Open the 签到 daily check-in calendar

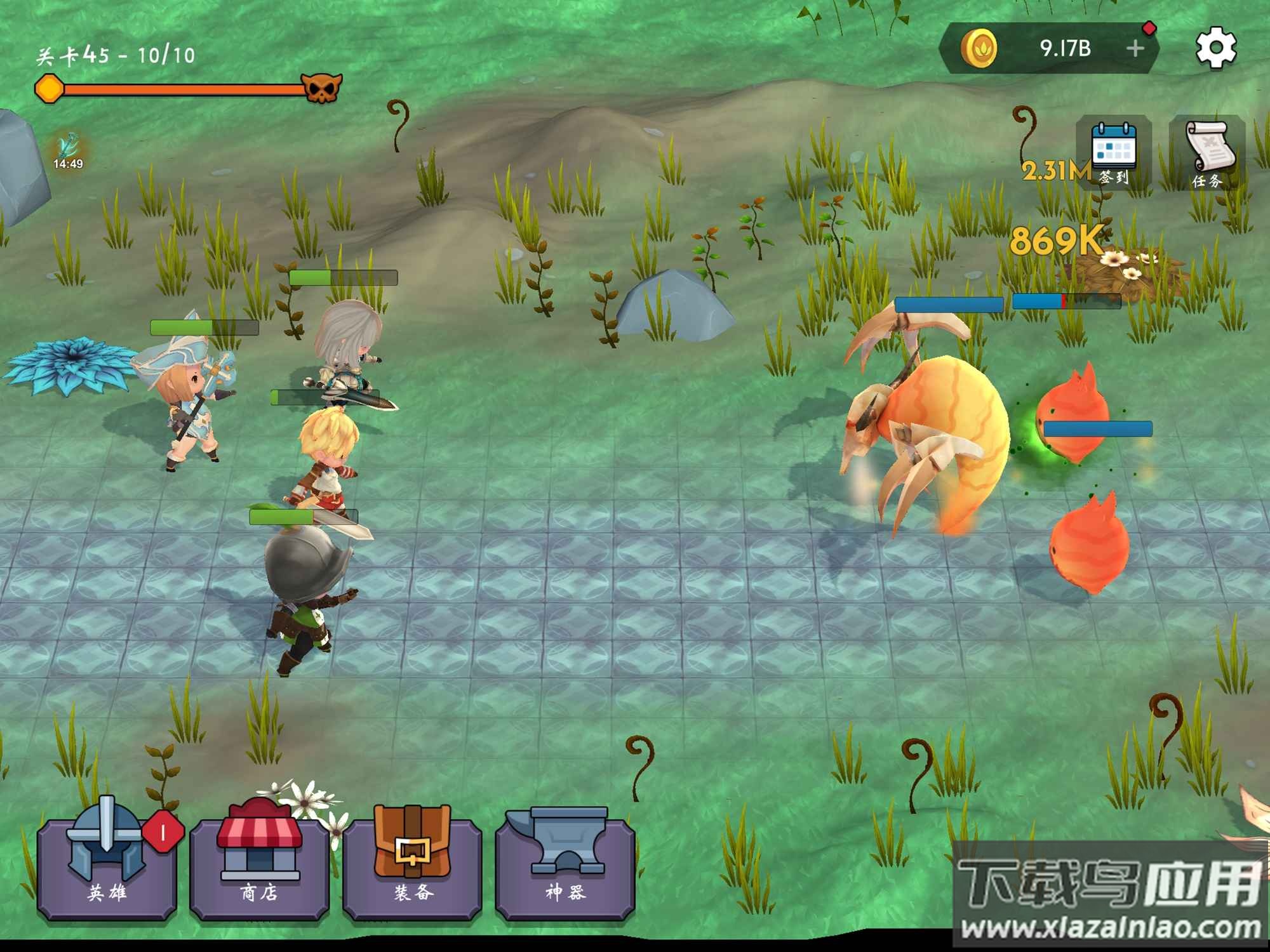tap(1114, 154)
